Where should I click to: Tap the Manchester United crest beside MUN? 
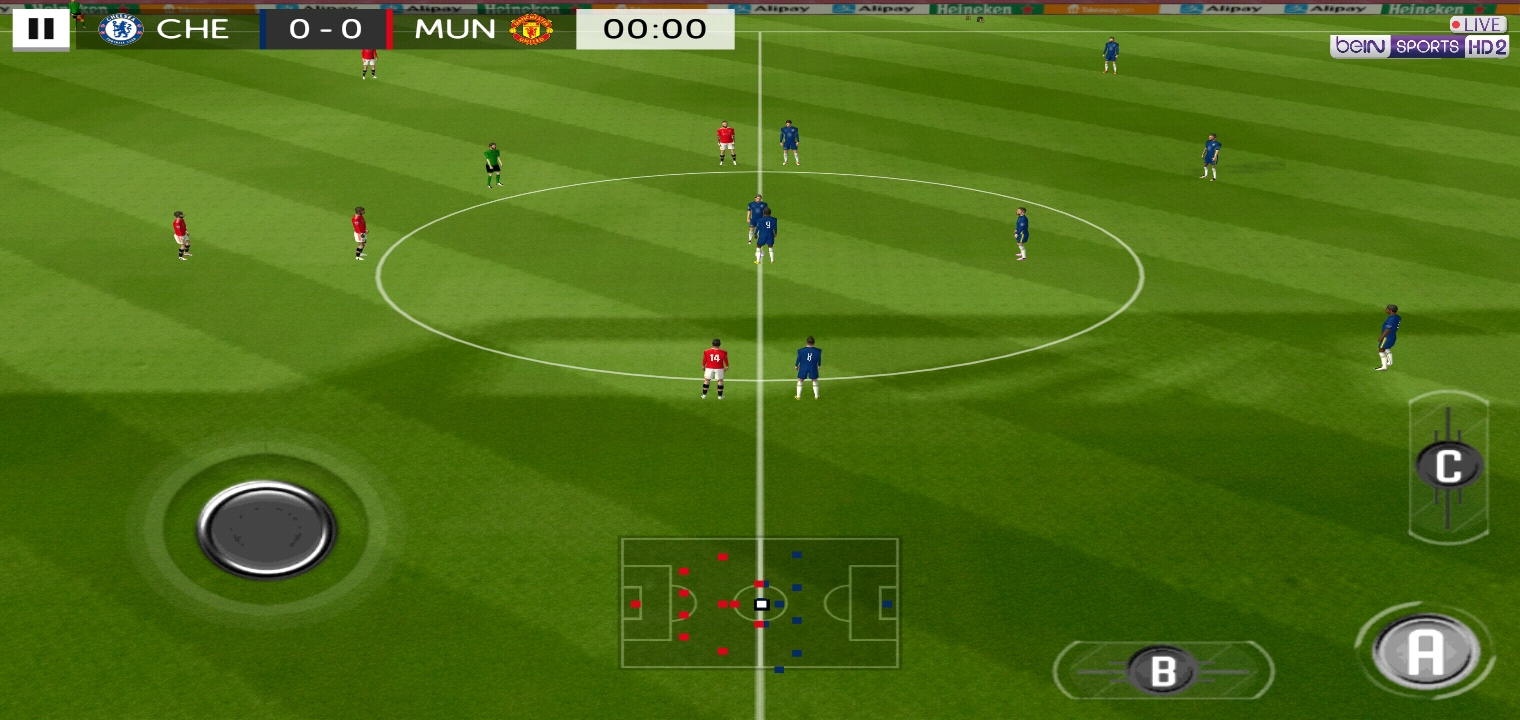coord(531,29)
